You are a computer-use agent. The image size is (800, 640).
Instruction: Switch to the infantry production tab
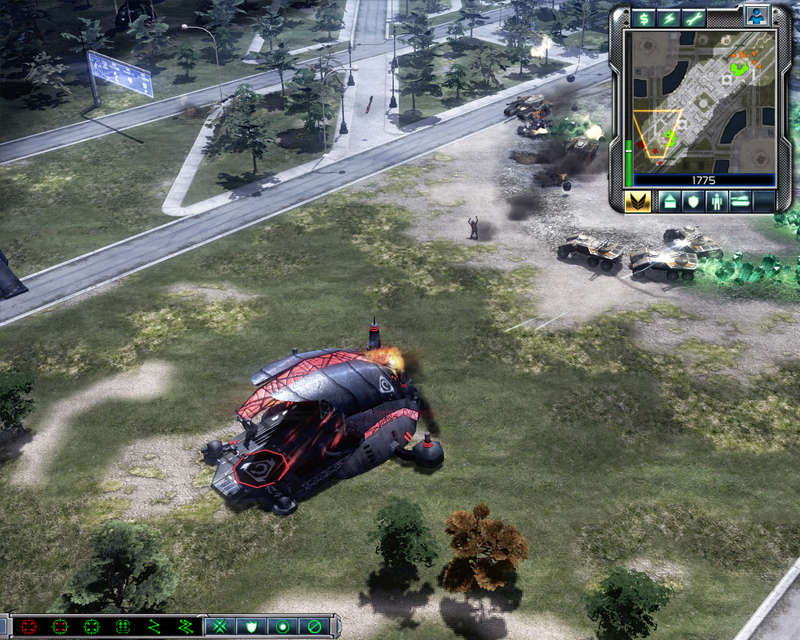pos(717,201)
